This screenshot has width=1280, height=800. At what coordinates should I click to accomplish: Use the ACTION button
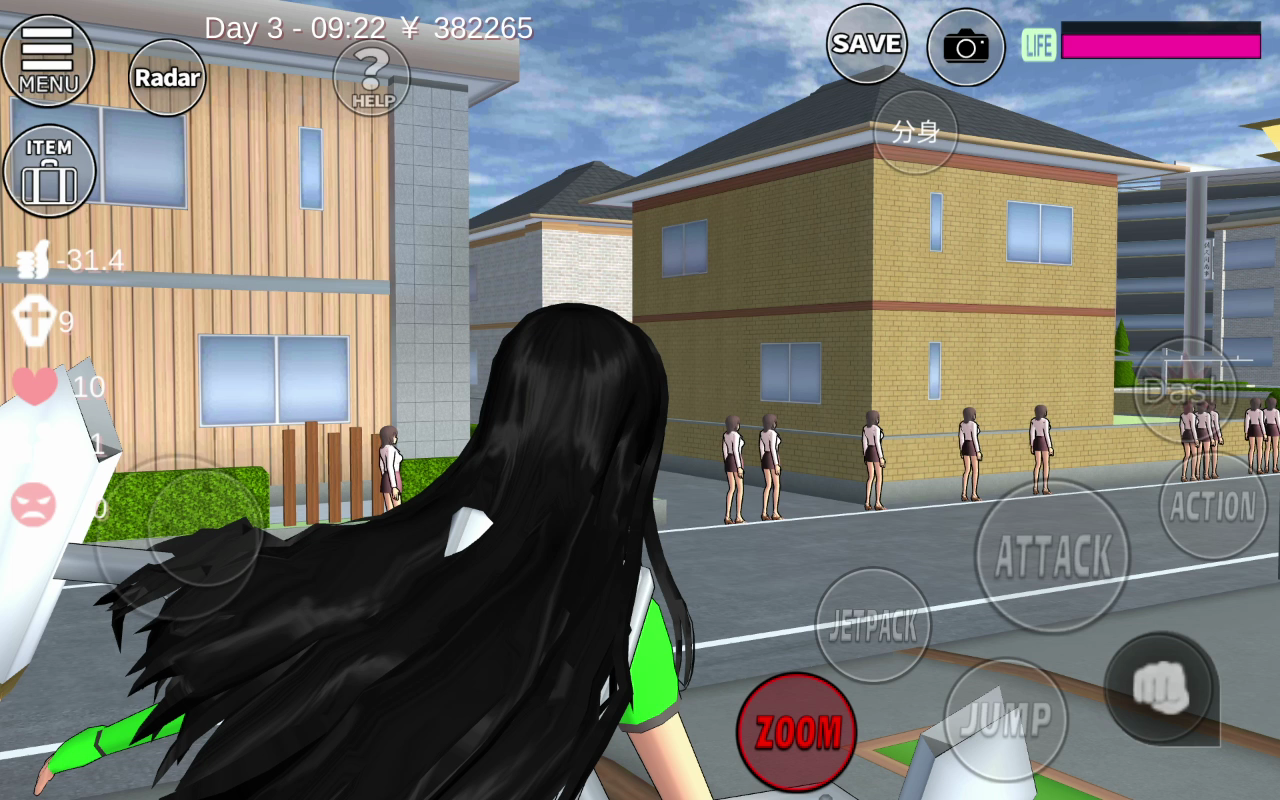1213,506
